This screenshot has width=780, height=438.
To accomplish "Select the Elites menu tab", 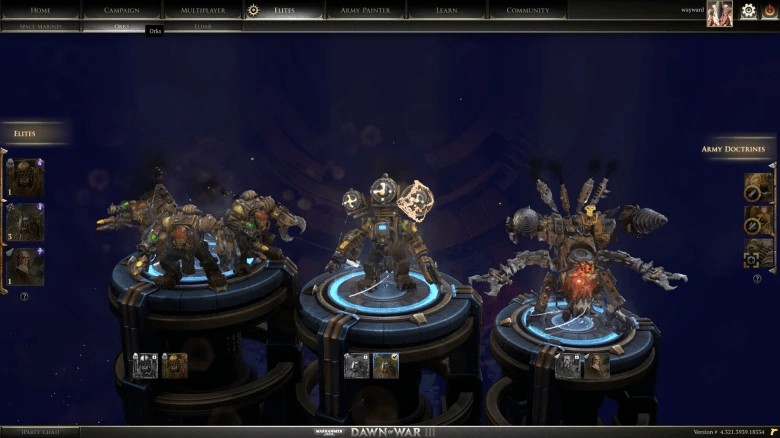I will (x=284, y=10).
